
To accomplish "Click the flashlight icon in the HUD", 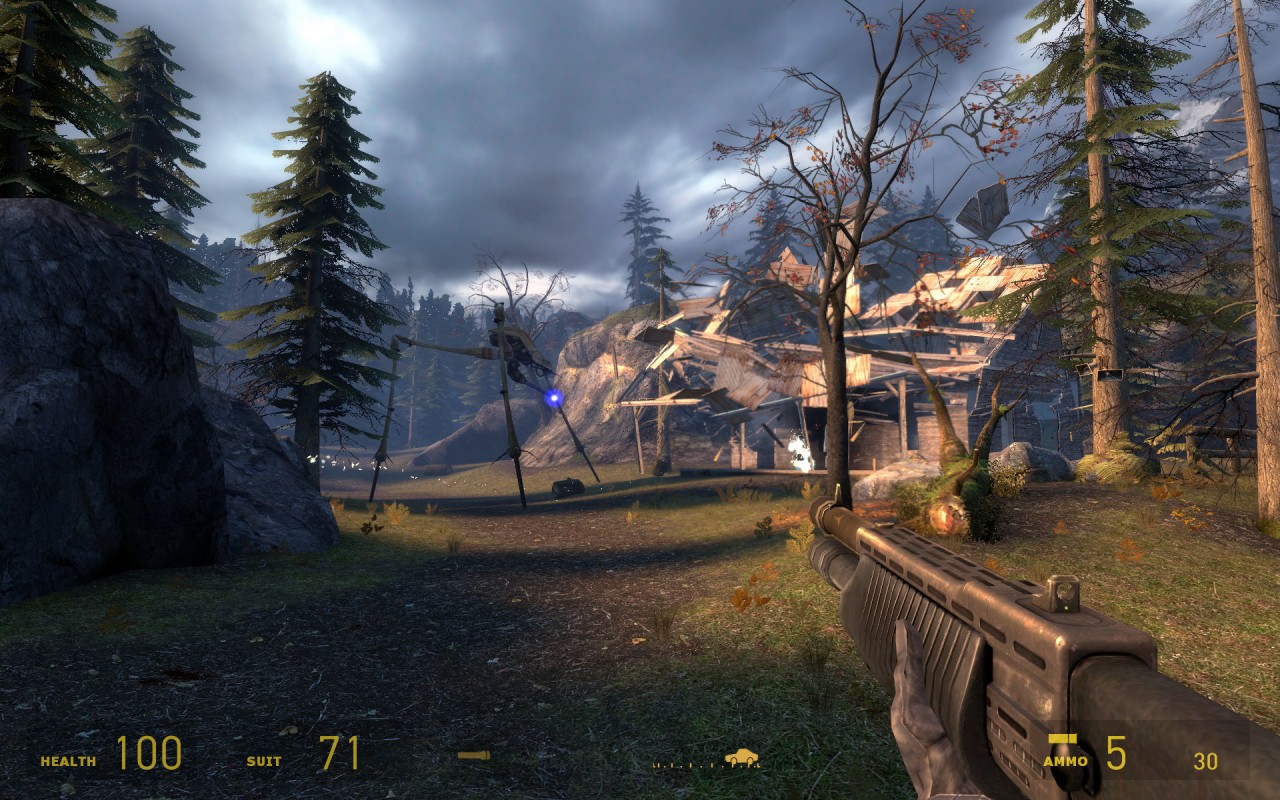I will (x=473, y=755).
